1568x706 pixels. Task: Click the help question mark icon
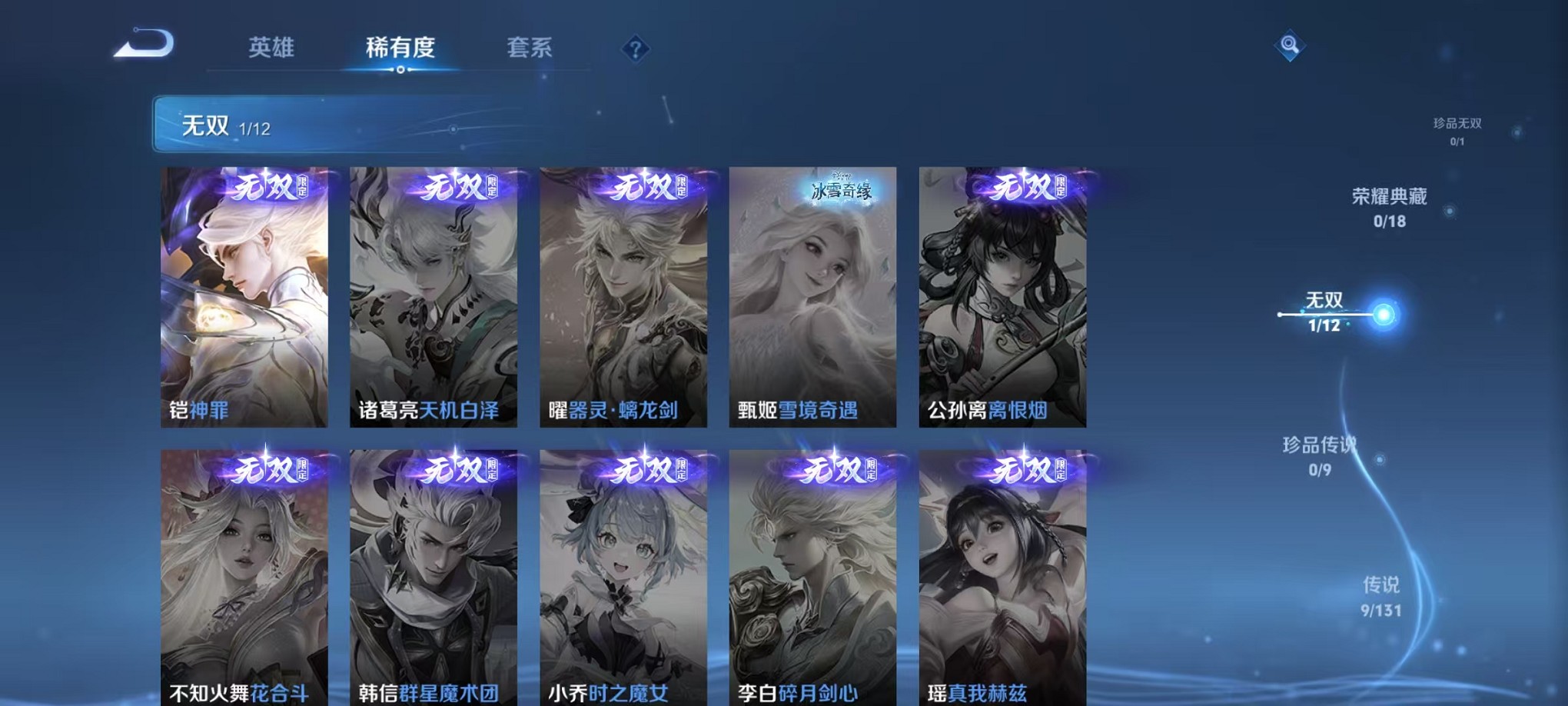[x=634, y=50]
